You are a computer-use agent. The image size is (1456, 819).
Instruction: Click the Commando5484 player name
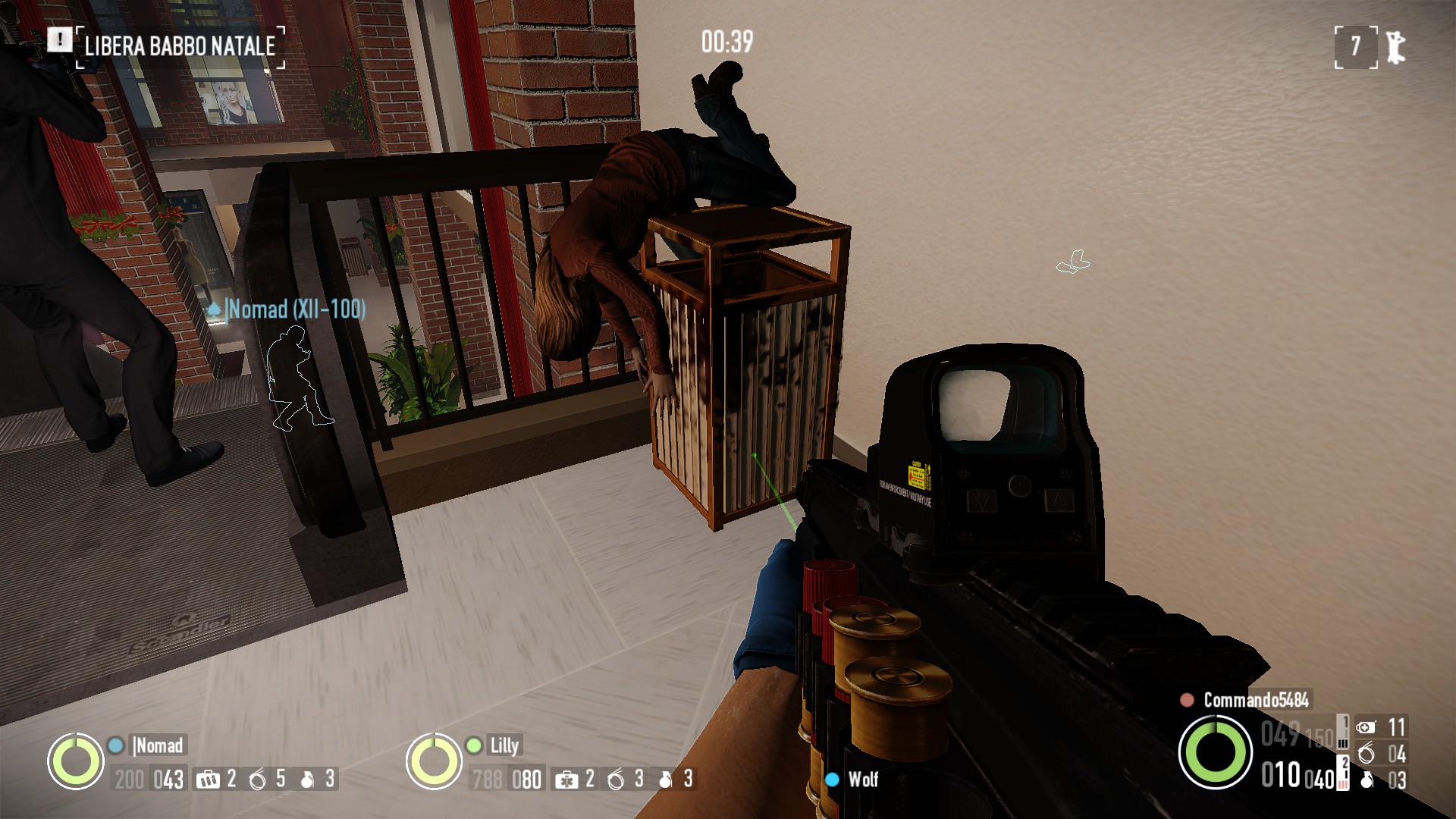[1256, 700]
